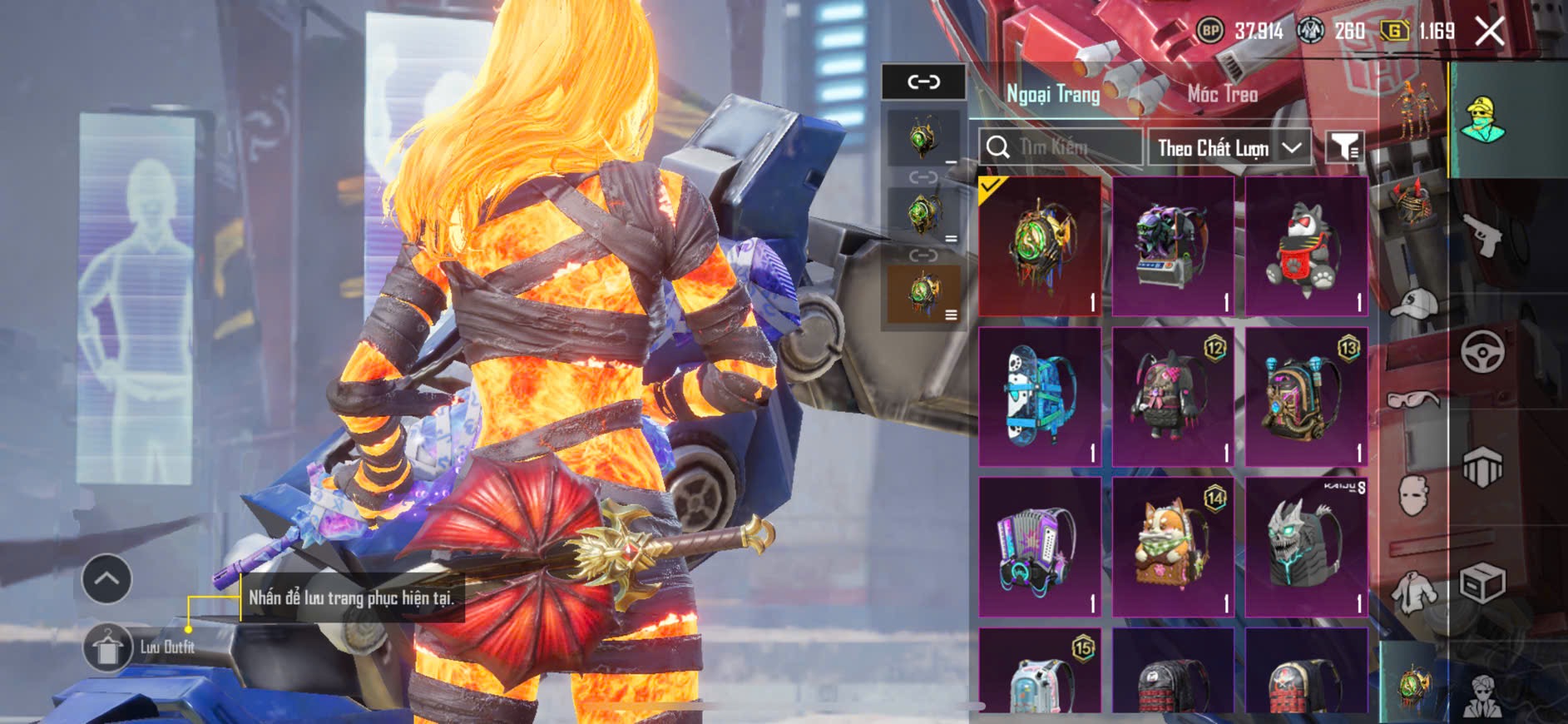Viewport: 1568px width, 724px height.
Task: Open the Móc Treo tab
Action: [x=1222, y=94]
